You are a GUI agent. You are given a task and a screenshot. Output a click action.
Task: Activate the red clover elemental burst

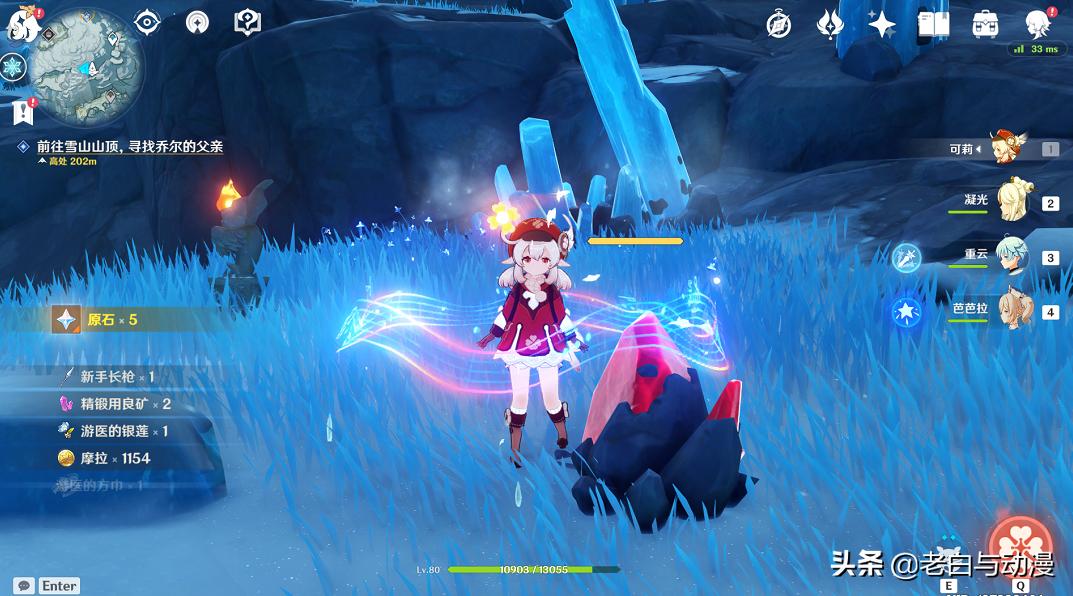(1020, 547)
